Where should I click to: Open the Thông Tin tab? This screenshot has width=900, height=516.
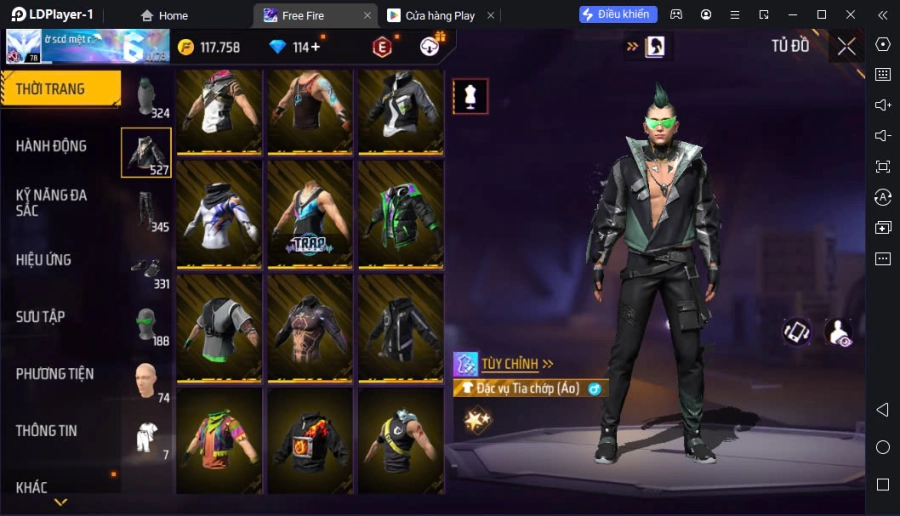(x=47, y=431)
